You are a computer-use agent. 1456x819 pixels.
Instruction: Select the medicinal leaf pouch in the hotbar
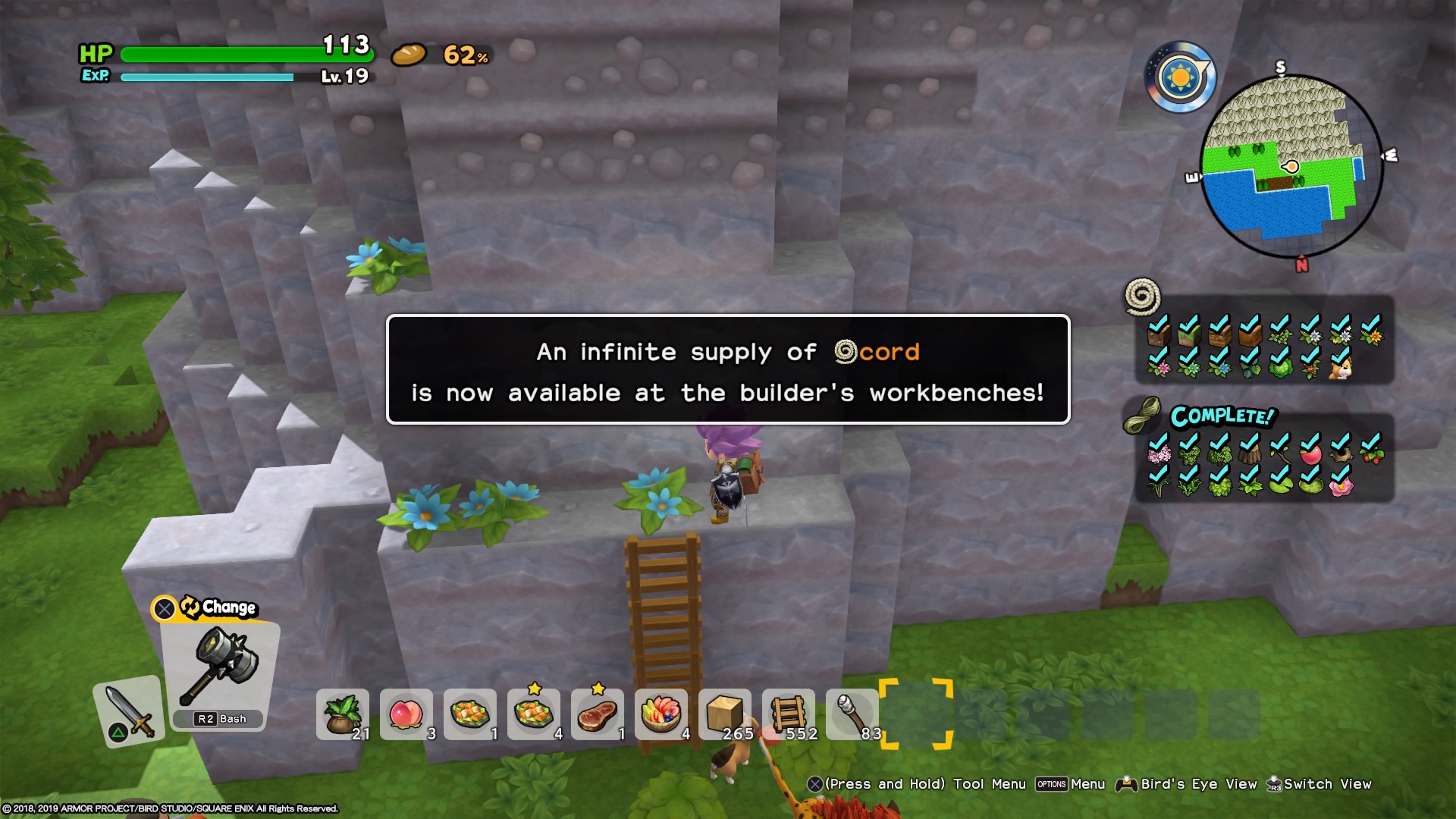(343, 713)
